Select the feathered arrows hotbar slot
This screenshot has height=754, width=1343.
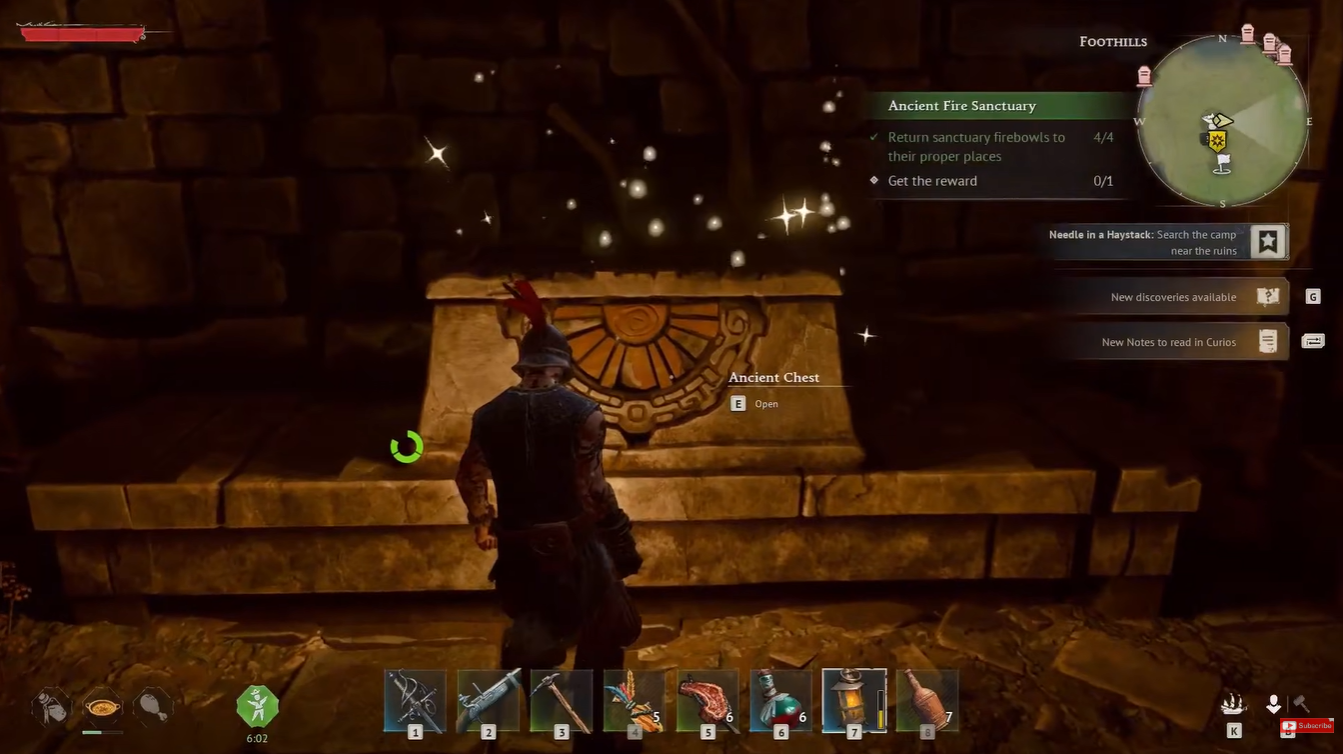[634, 701]
